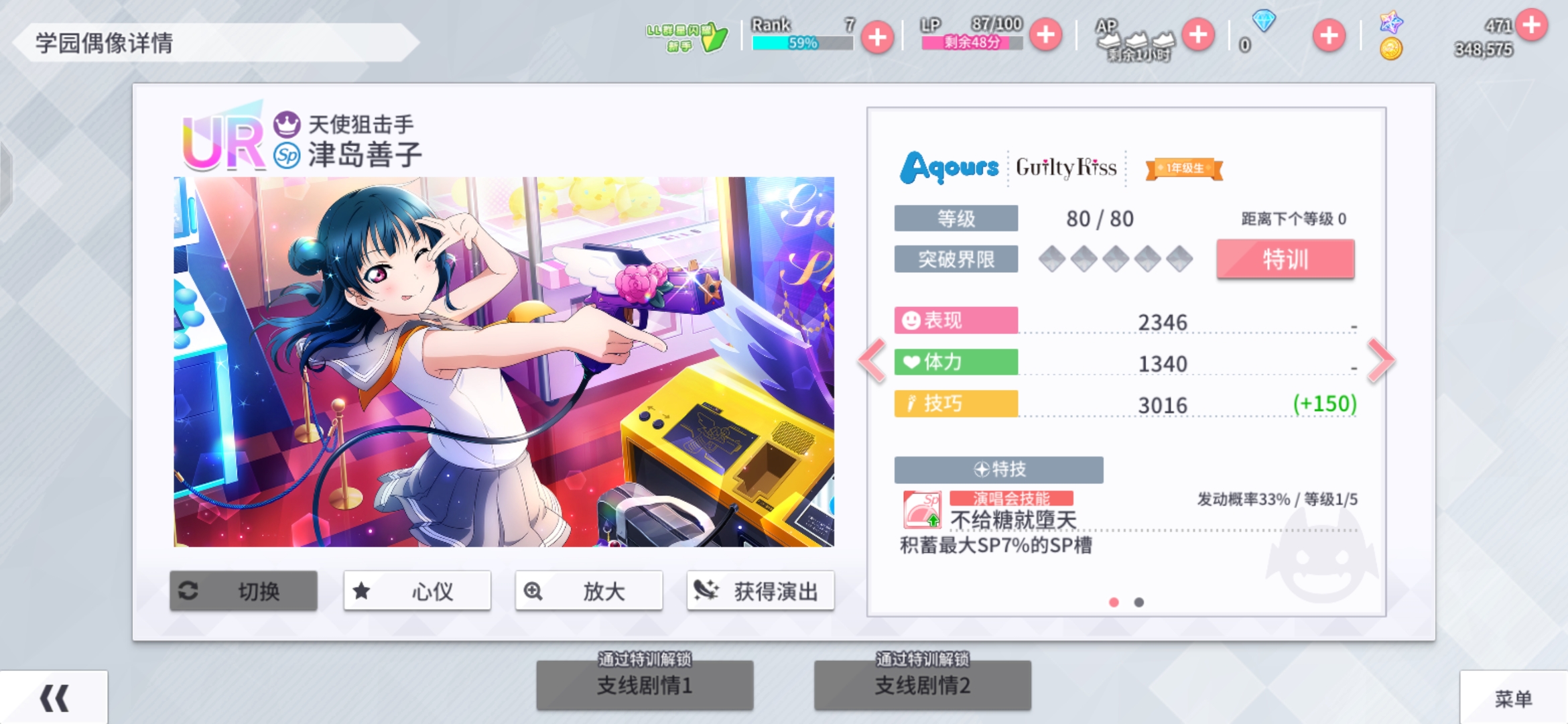Click the plus next to Rank 7
Viewport: 1568px width, 724px height.
(x=878, y=38)
